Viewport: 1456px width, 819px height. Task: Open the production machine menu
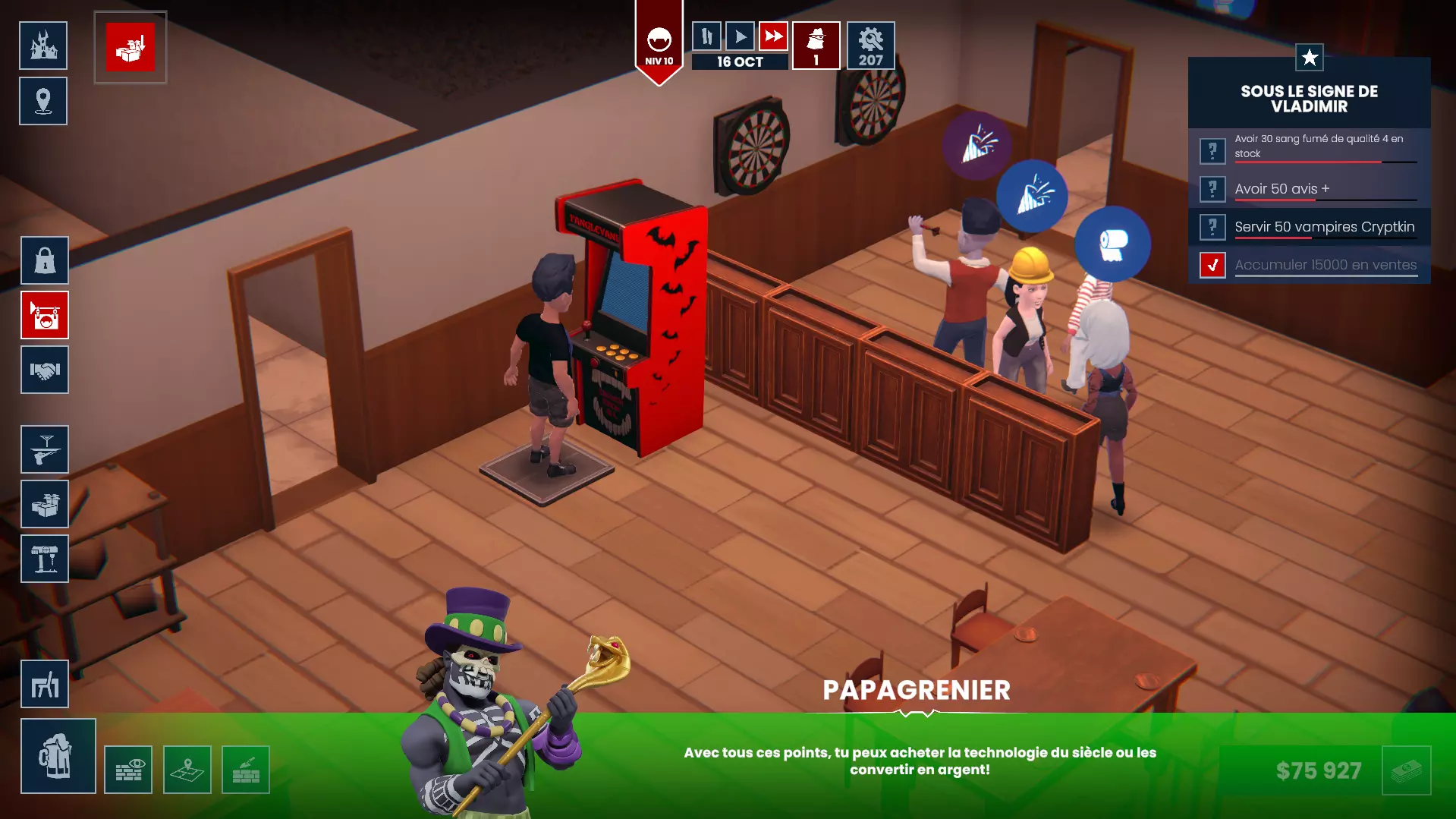pyautogui.click(x=45, y=559)
